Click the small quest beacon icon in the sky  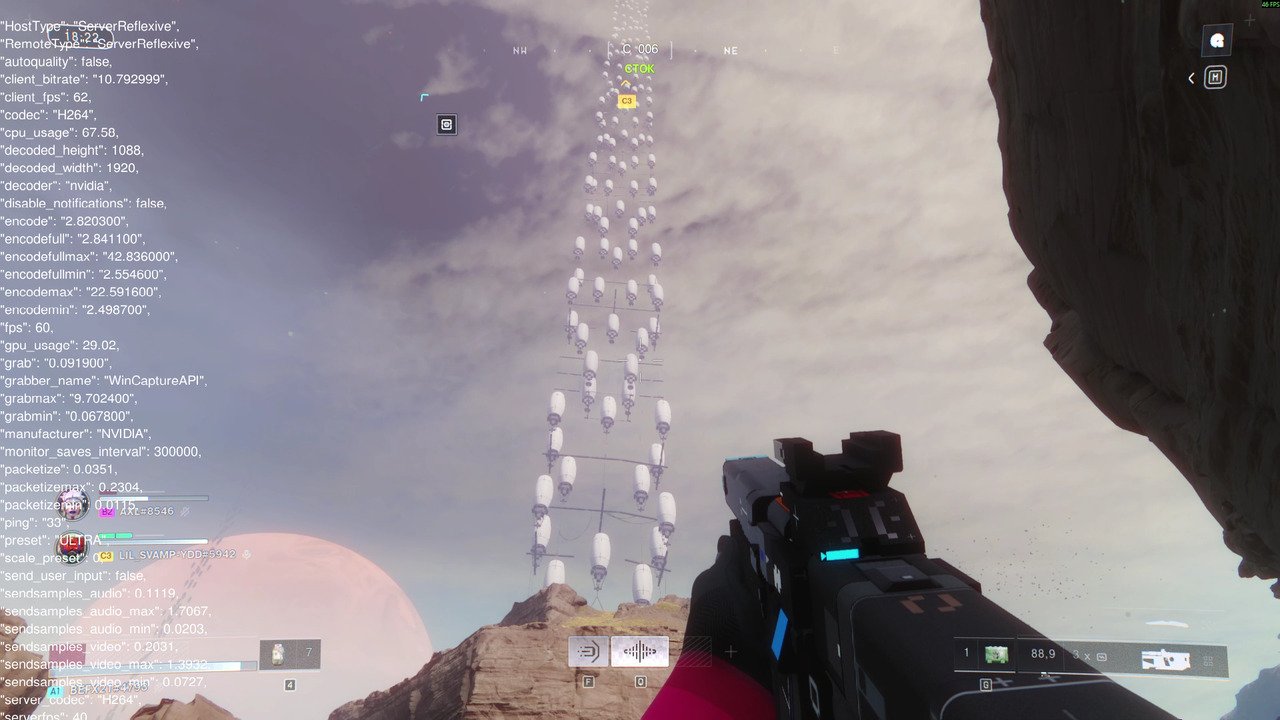(445, 124)
